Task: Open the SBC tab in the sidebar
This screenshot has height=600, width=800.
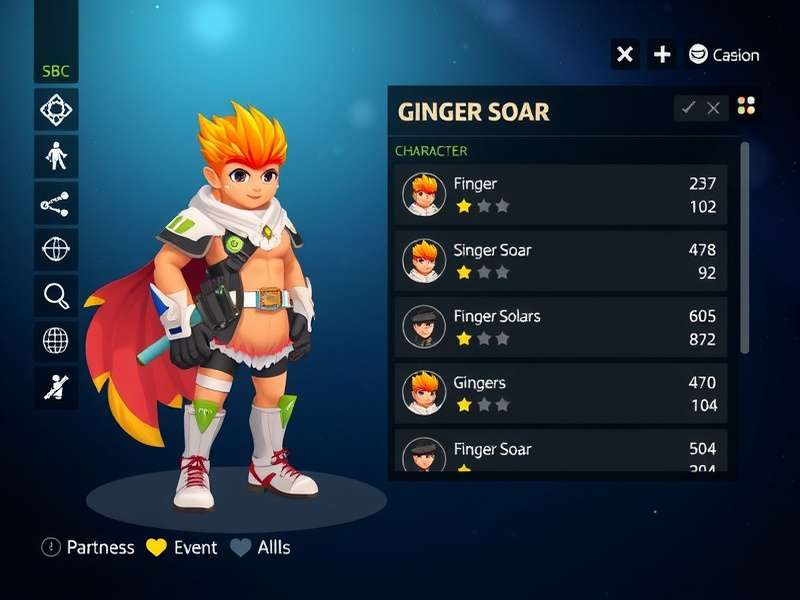Action: coord(55,72)
